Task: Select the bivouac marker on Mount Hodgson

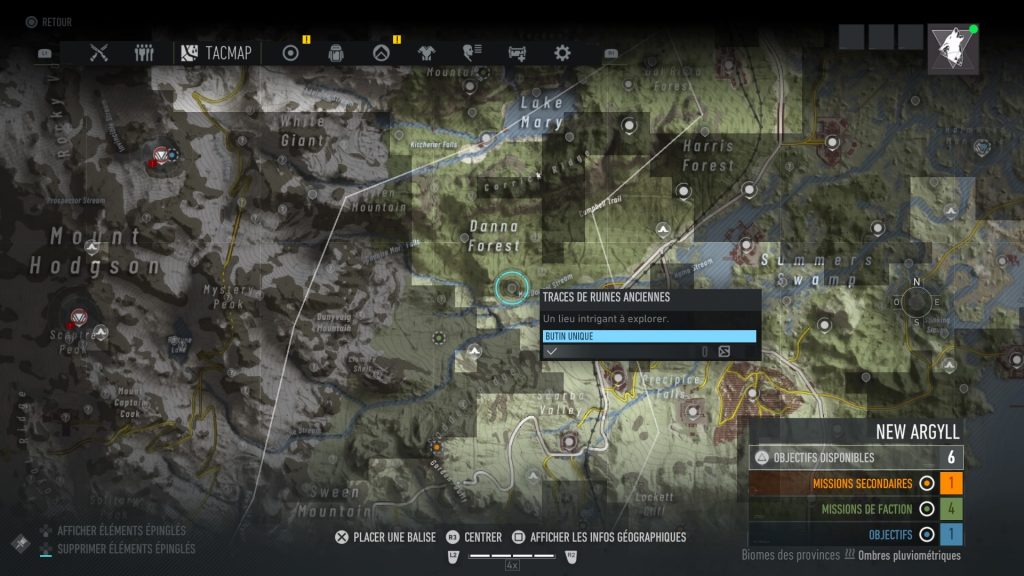Action: click(x=94, y=246)
